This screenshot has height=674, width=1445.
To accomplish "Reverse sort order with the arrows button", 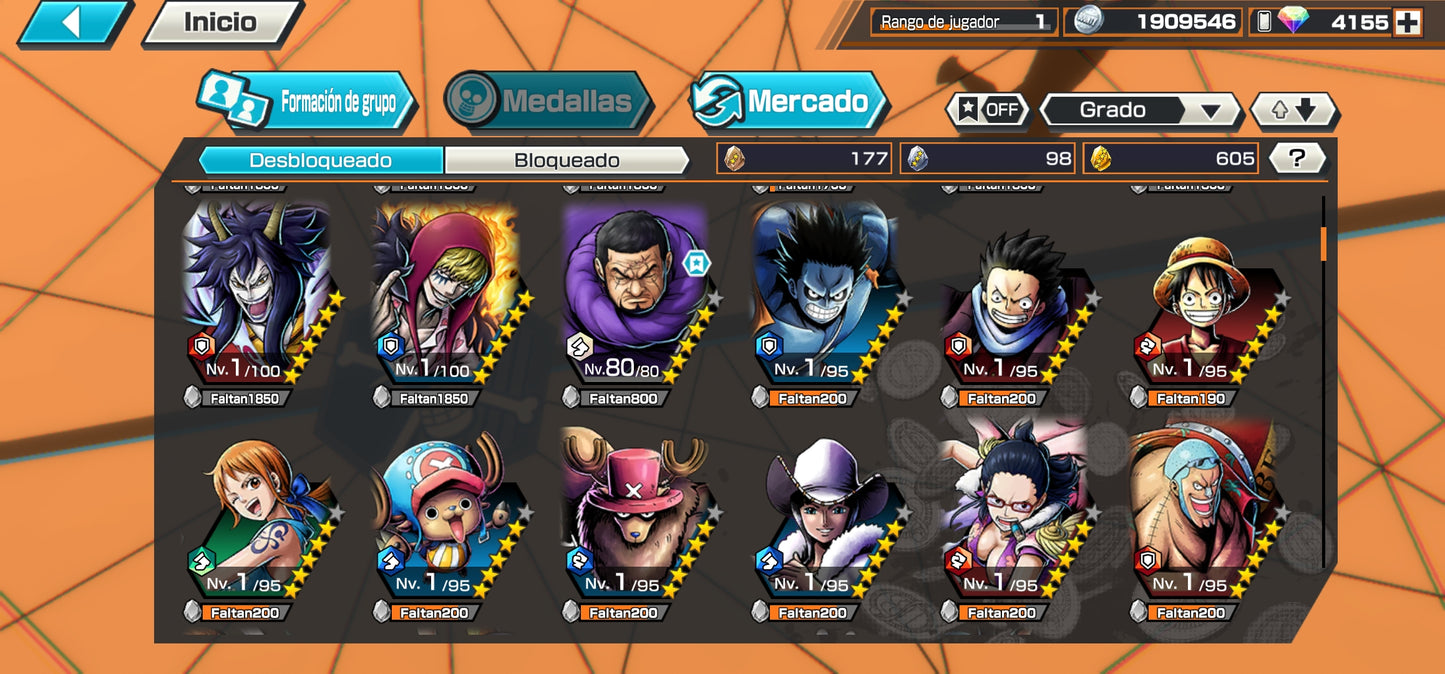I will tap(1294, 110).
